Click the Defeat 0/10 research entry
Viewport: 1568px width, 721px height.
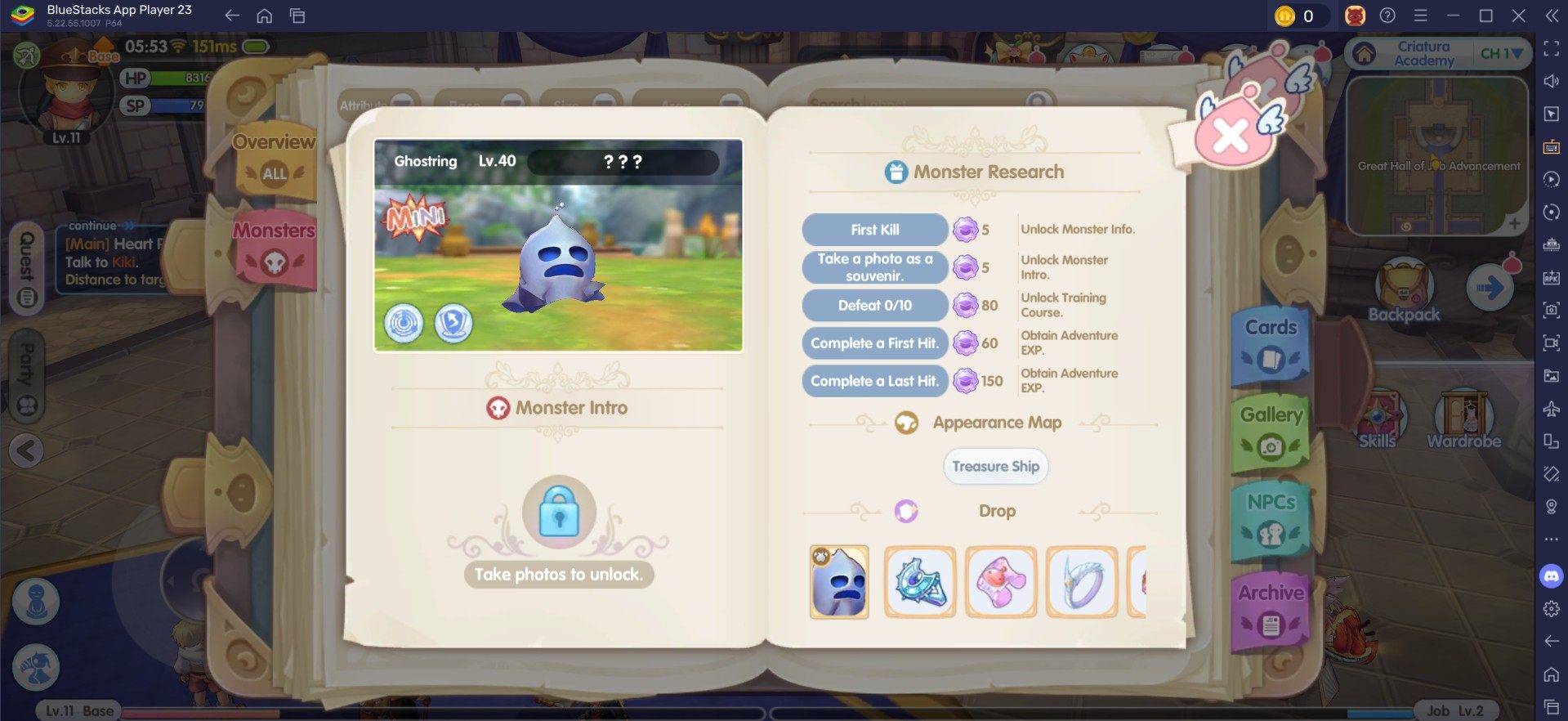(x=874, y=306)
